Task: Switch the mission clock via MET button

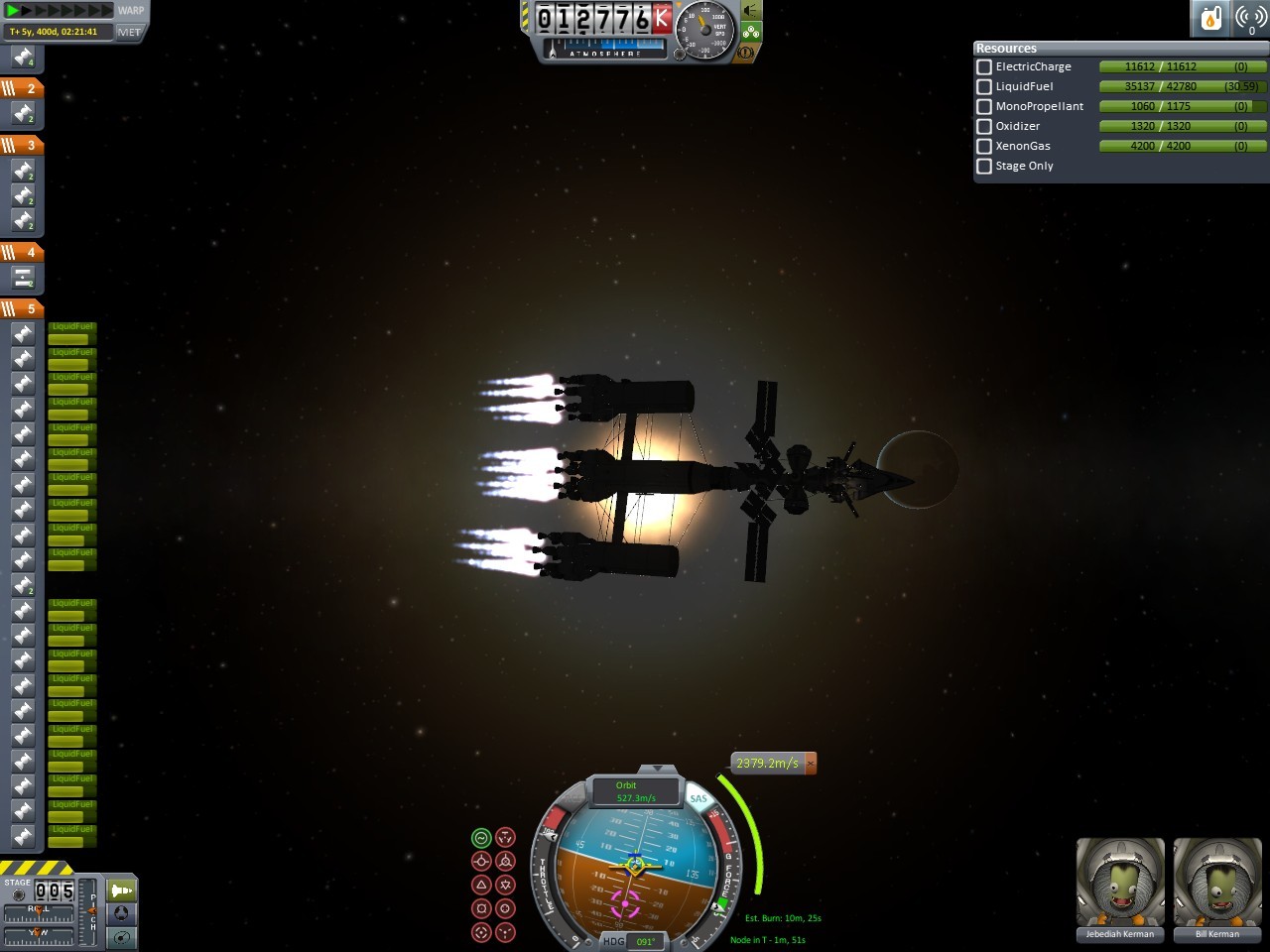Action: tap(130, 32)
